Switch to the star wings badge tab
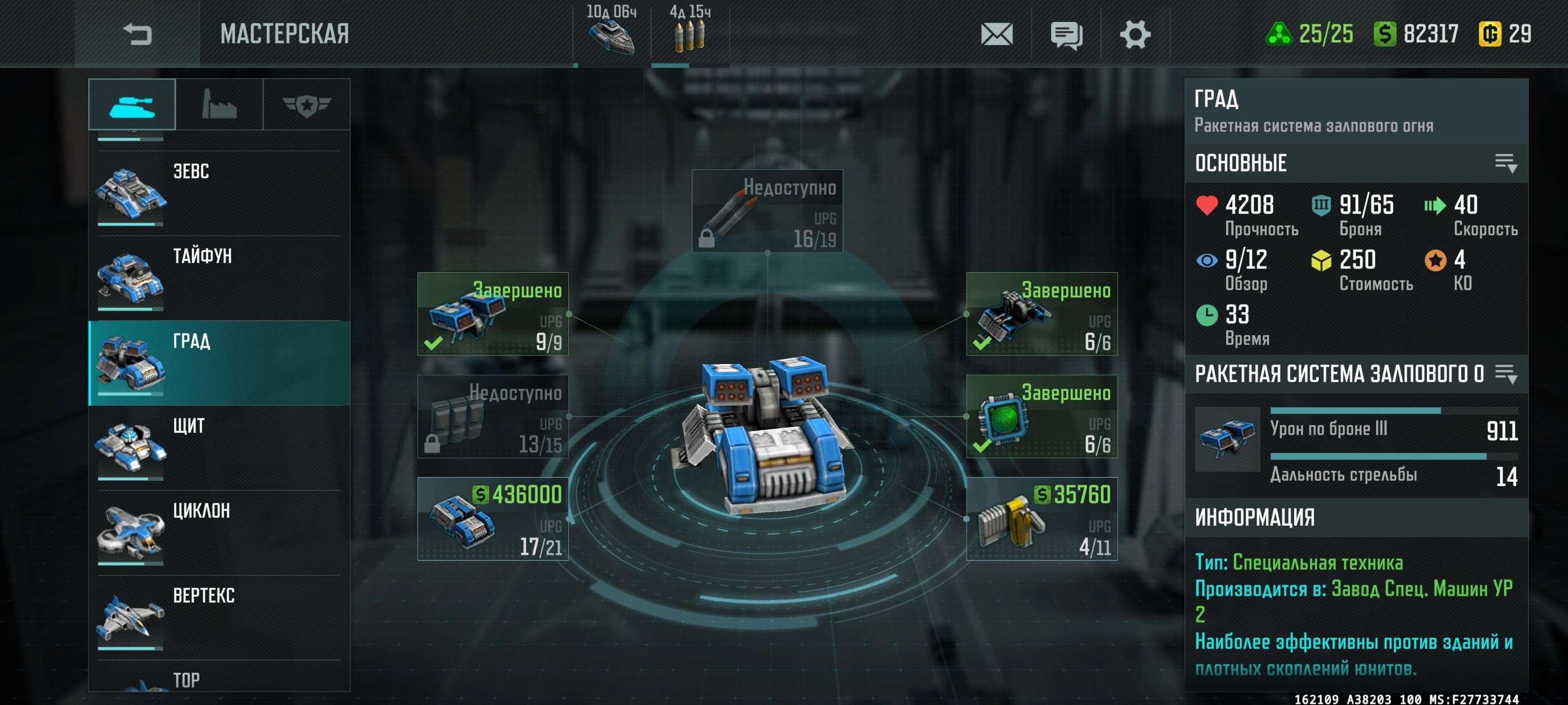This screenshot has height=705, width=1568. 306,105
